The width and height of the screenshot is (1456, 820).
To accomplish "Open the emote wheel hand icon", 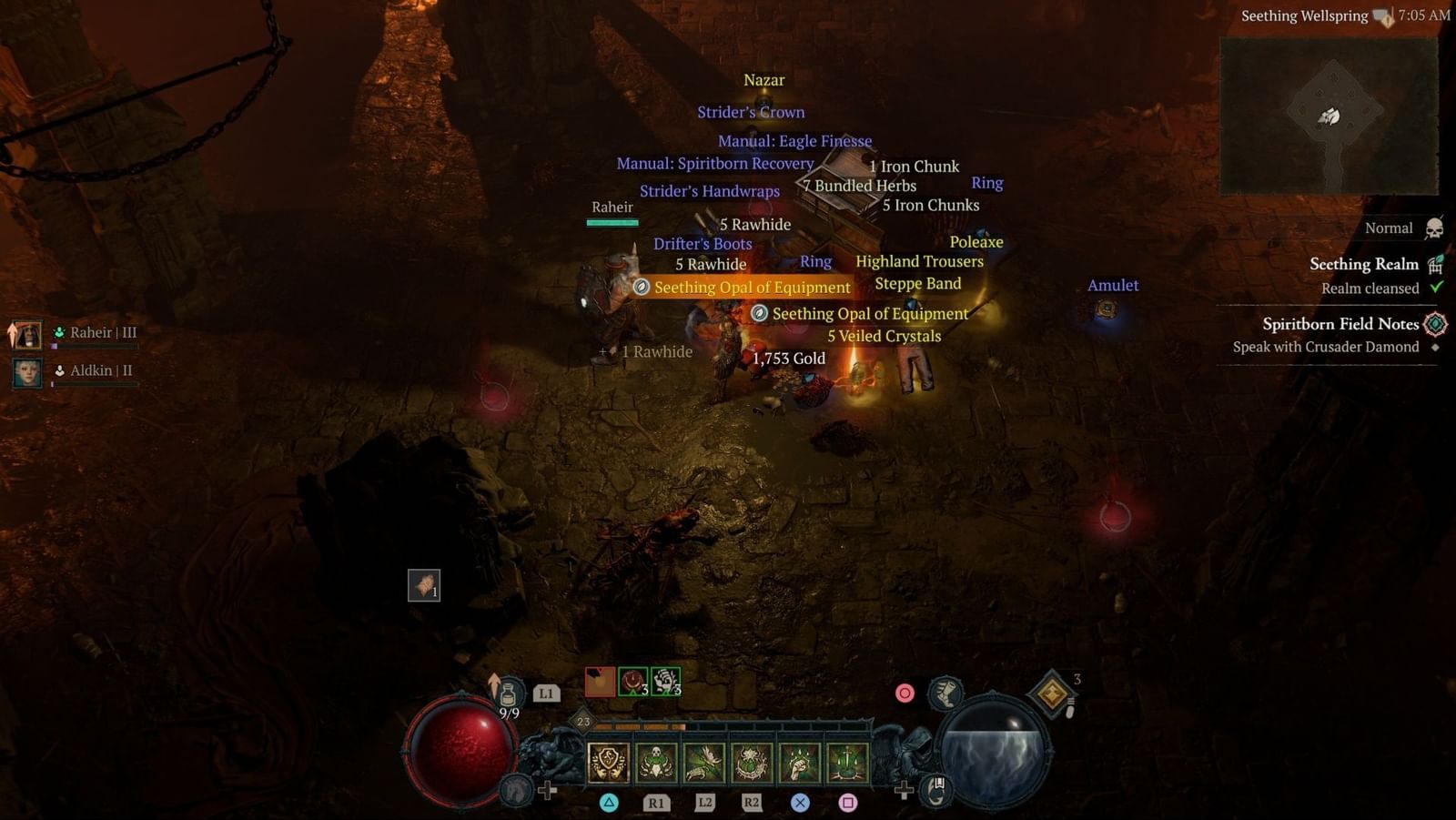I will [935, 790].
